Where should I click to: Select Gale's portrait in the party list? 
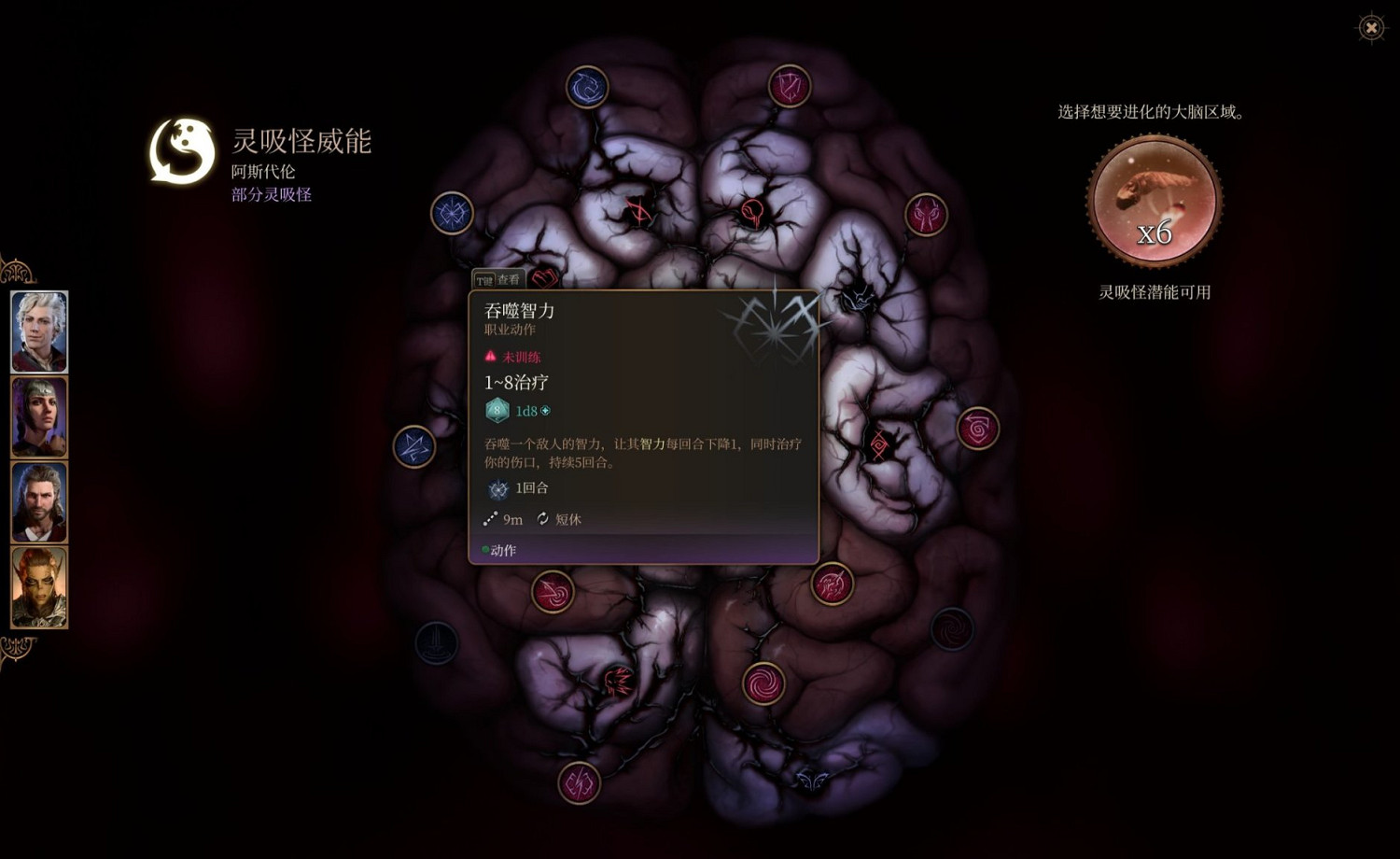pos(38,503)
